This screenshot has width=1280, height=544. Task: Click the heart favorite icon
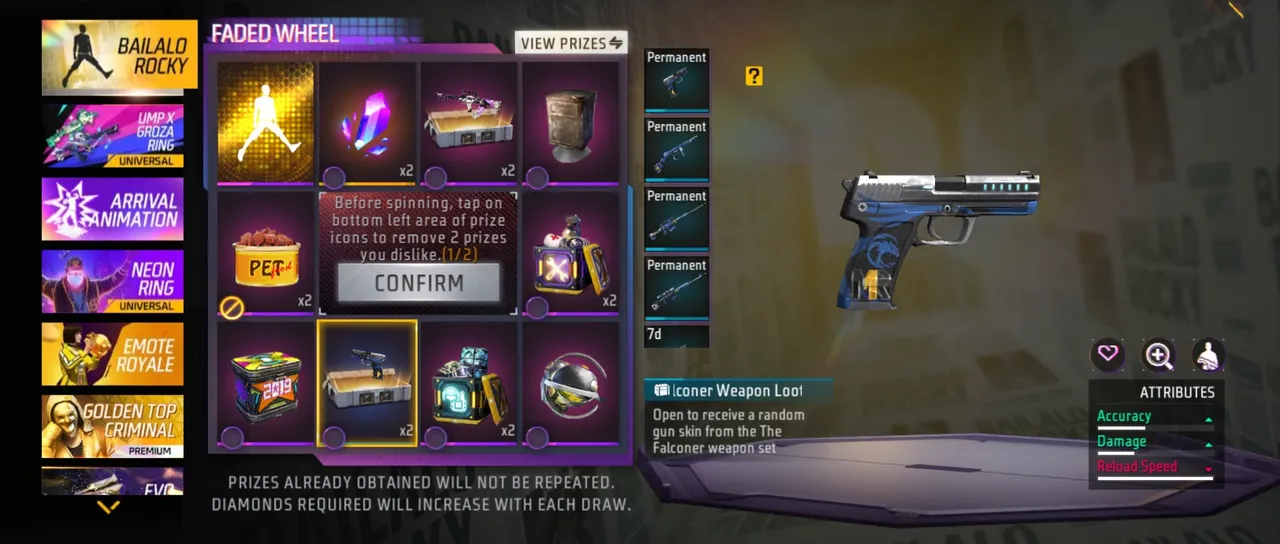[x=1108, y=354]
